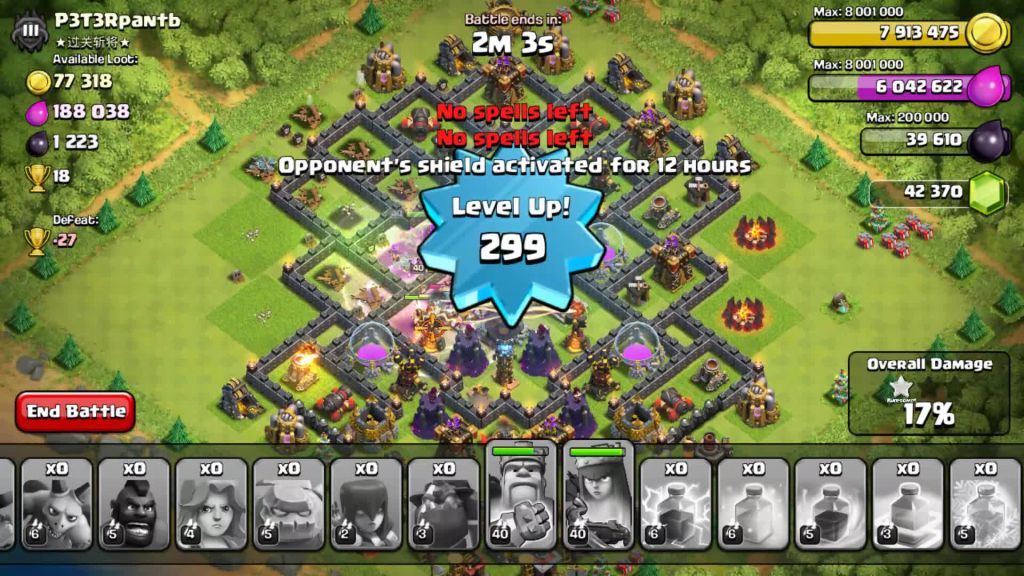End the battle with the red button
The height and width of the screenshot is (576, 1024).
(75, 411)
